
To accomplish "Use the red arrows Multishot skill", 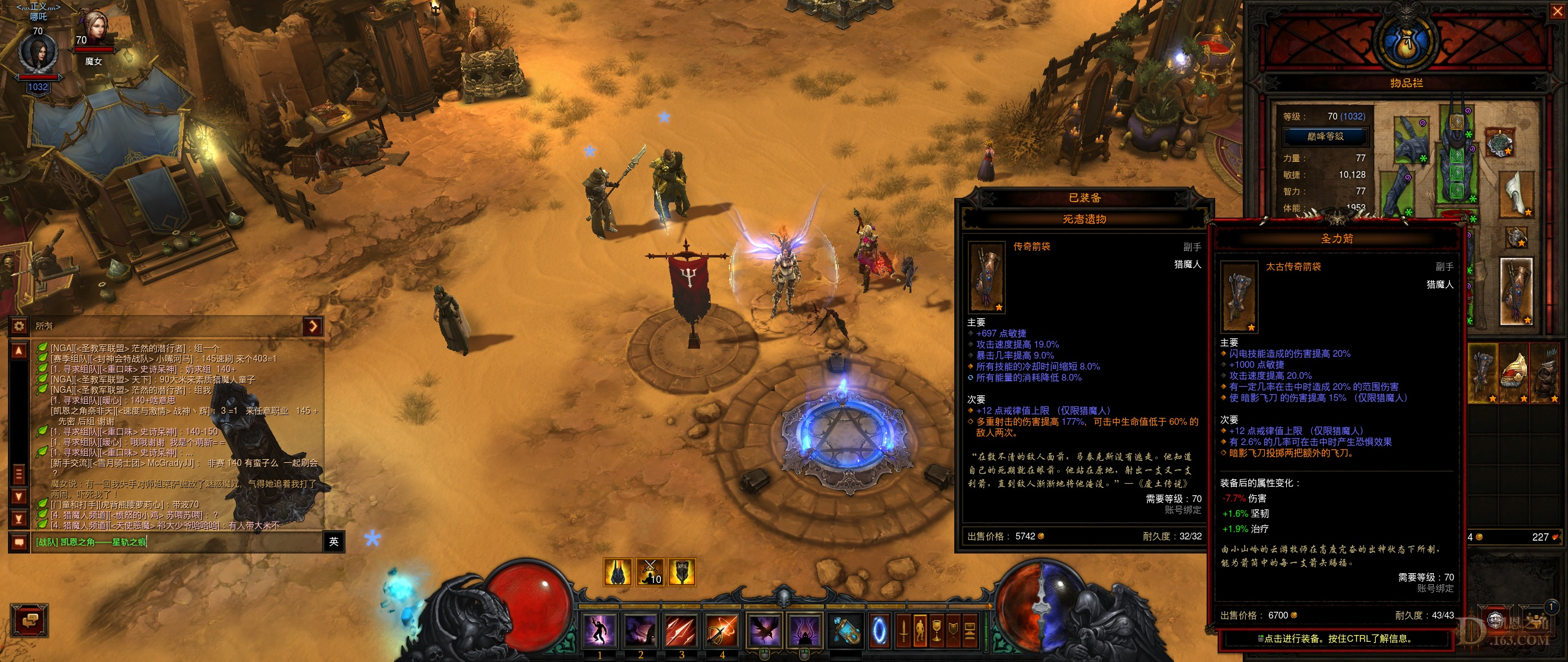I will 681,631.
